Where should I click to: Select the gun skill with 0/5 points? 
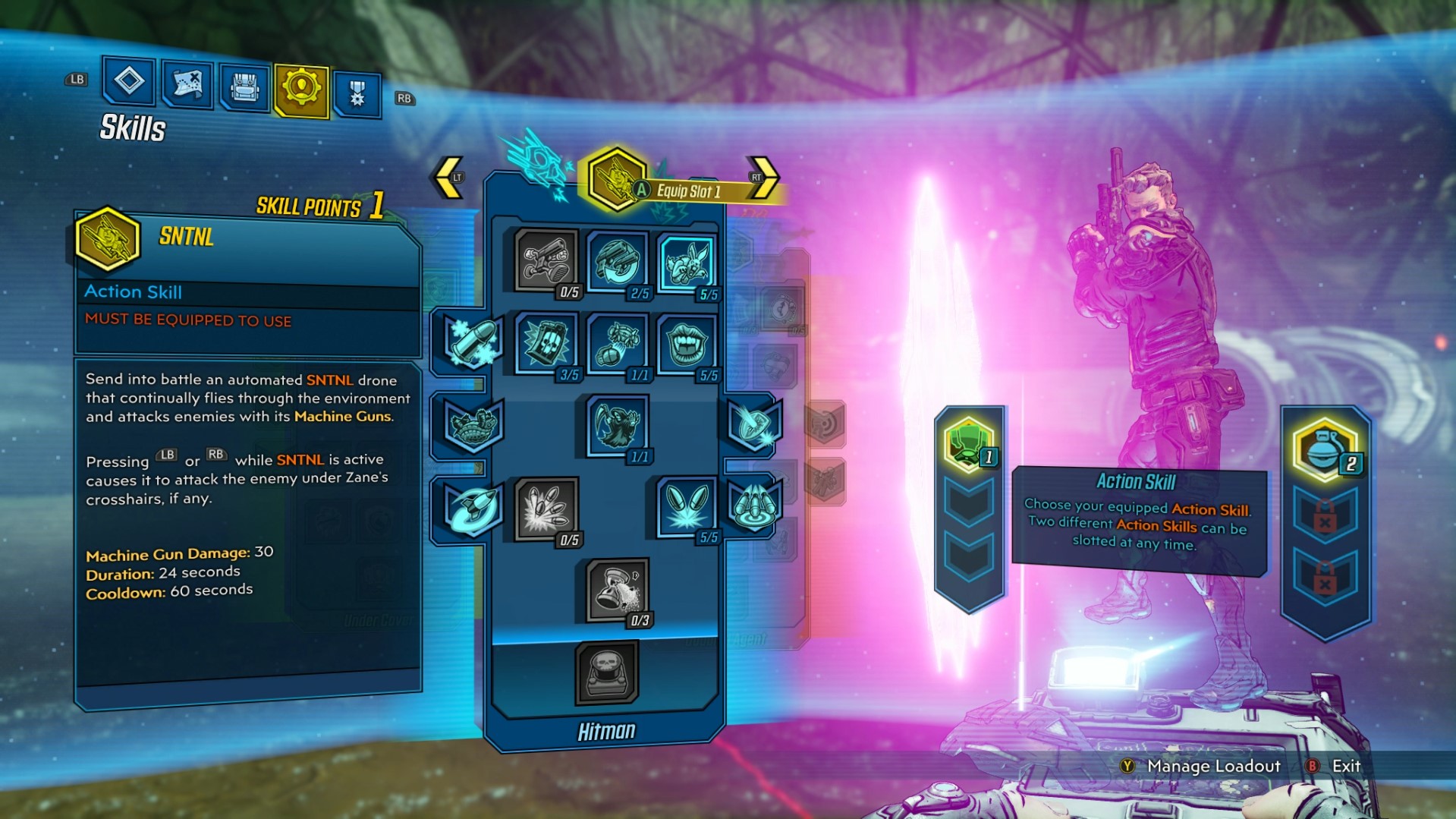(x=546, y=260)
